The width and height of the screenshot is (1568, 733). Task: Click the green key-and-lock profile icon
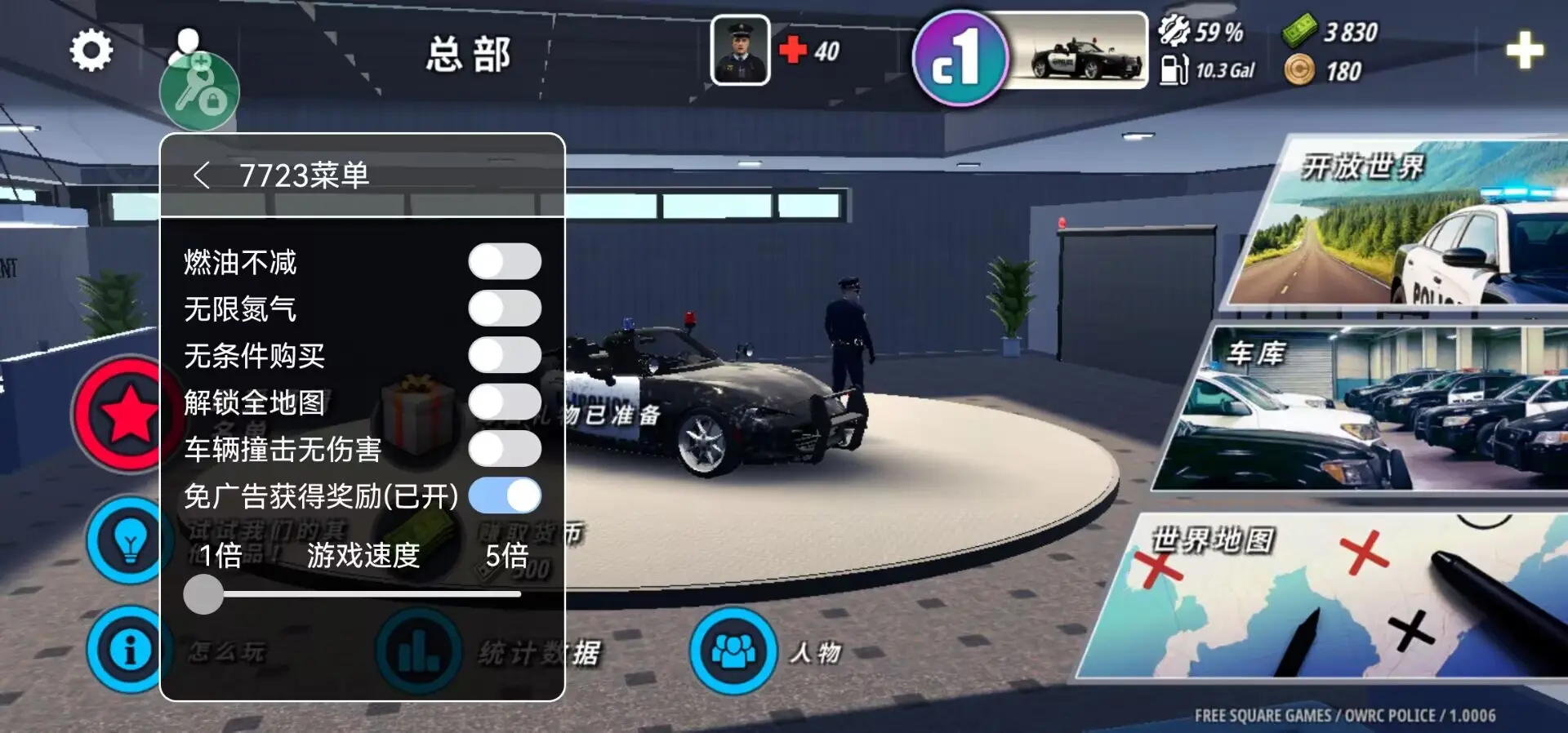198,90
